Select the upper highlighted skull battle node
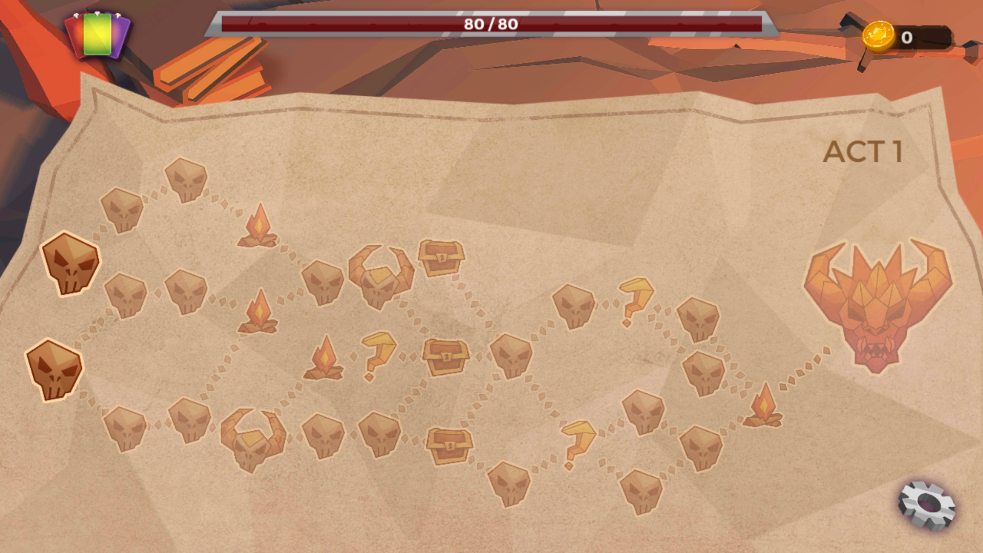Screen dimensions: 983x553 70,264
